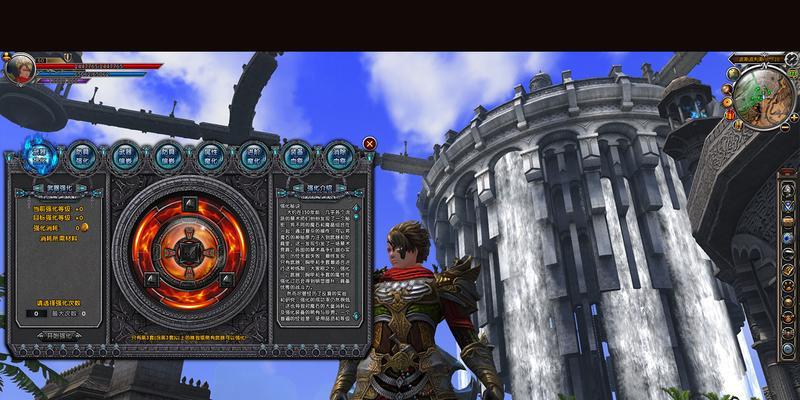Set enhancement count with 最大次數 button
Image resolution: width=800 pixels, height=400 pixels.
click(68, 313)
